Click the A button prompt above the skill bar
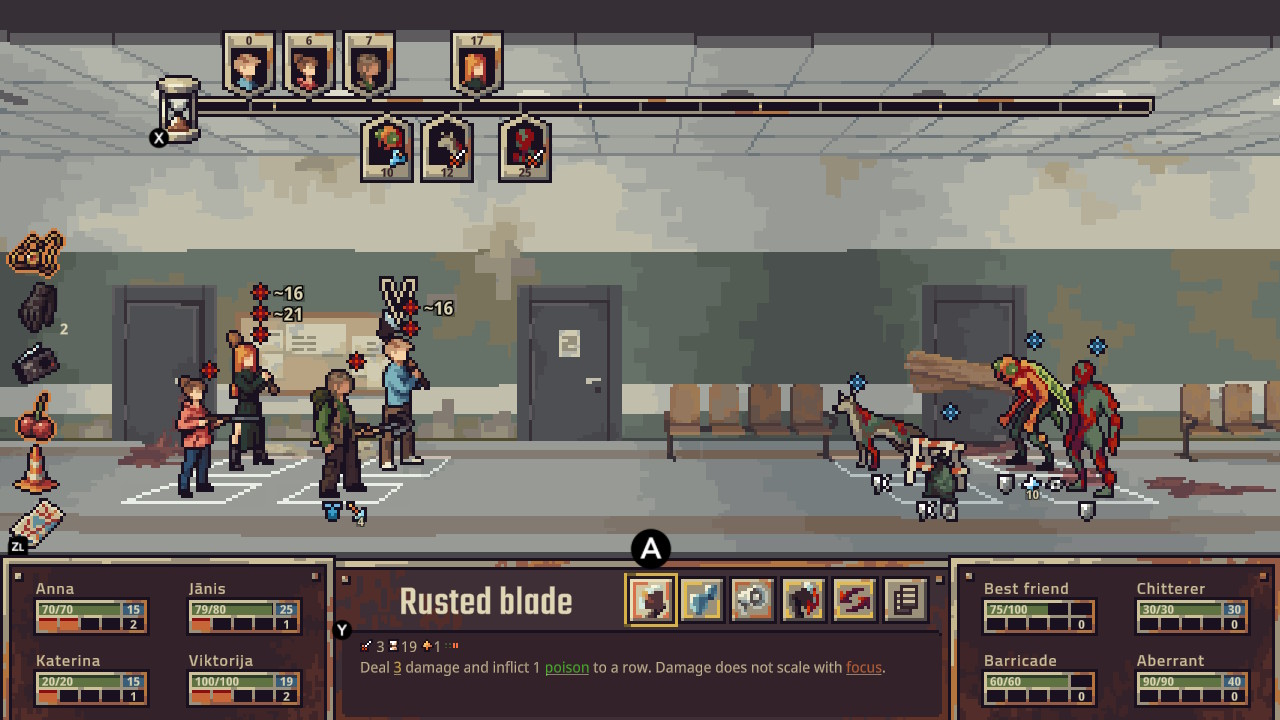1280x720 pixels. [x=651, y=548]
